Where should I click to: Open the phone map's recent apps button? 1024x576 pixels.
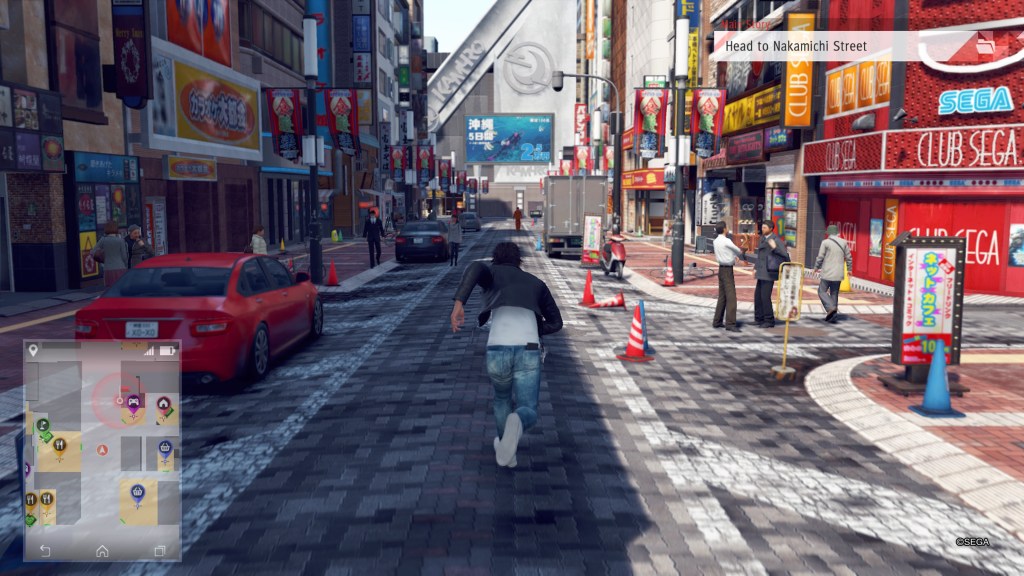(159, 550)
